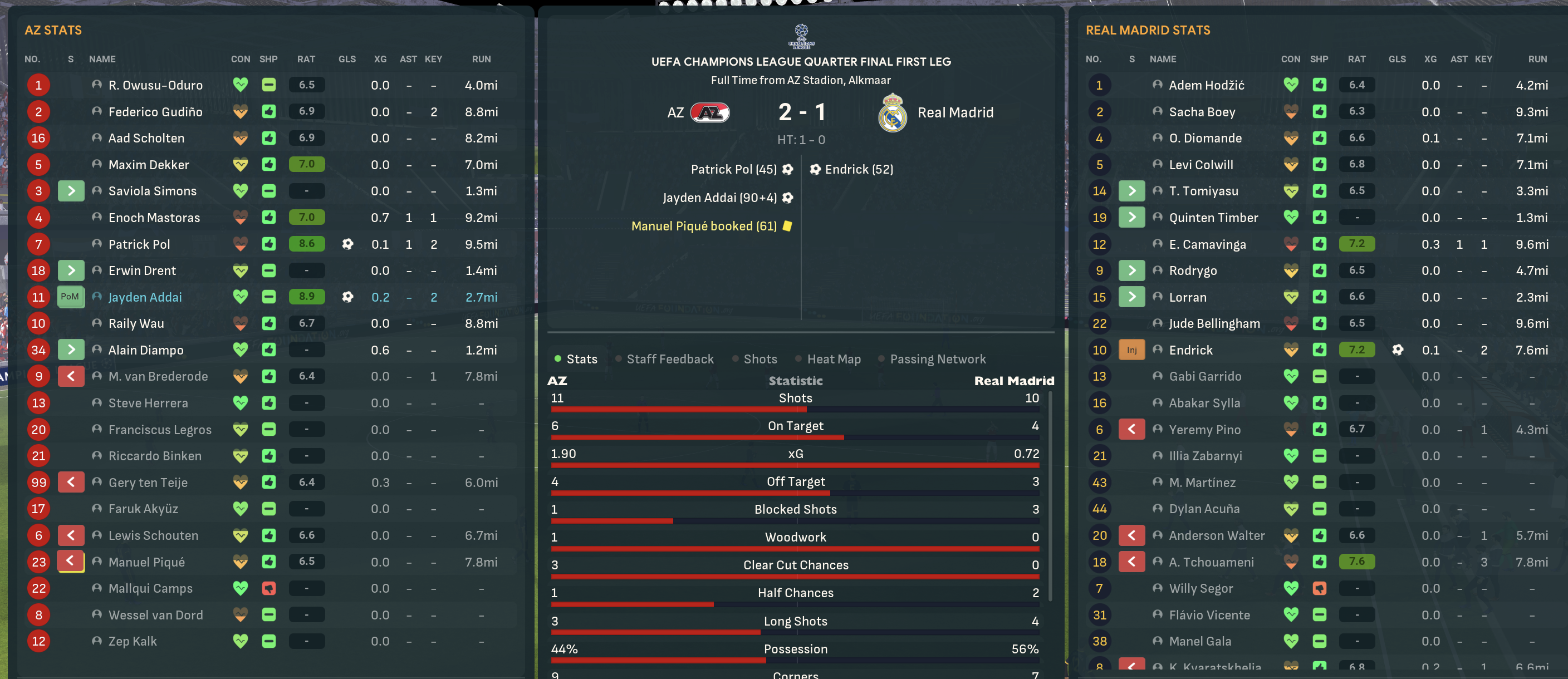The height and width of the screenshot is (679, 1568).
Task: Open the Shots tab
Action: coord(759,359)
